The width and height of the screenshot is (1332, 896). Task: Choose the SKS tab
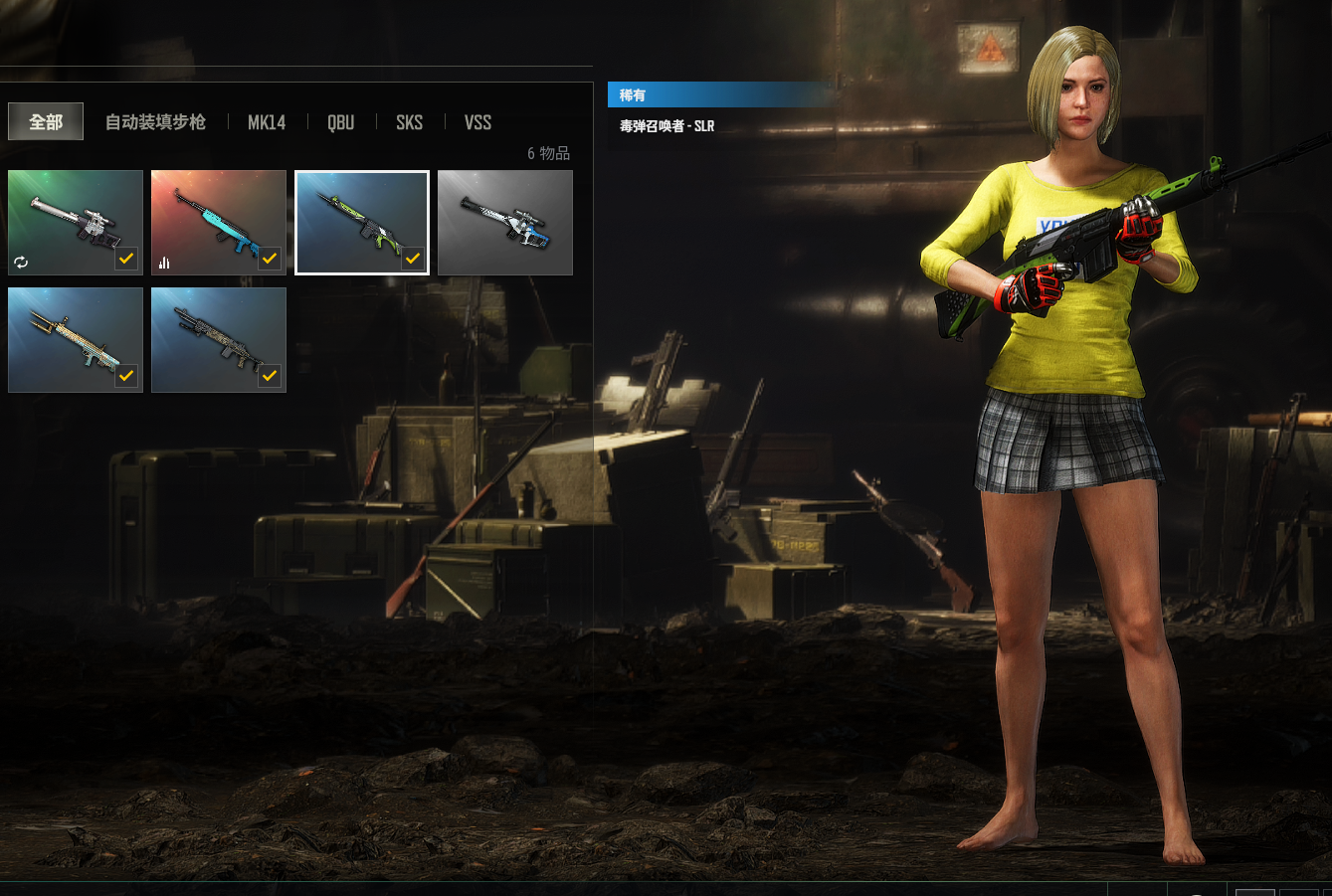409,122
